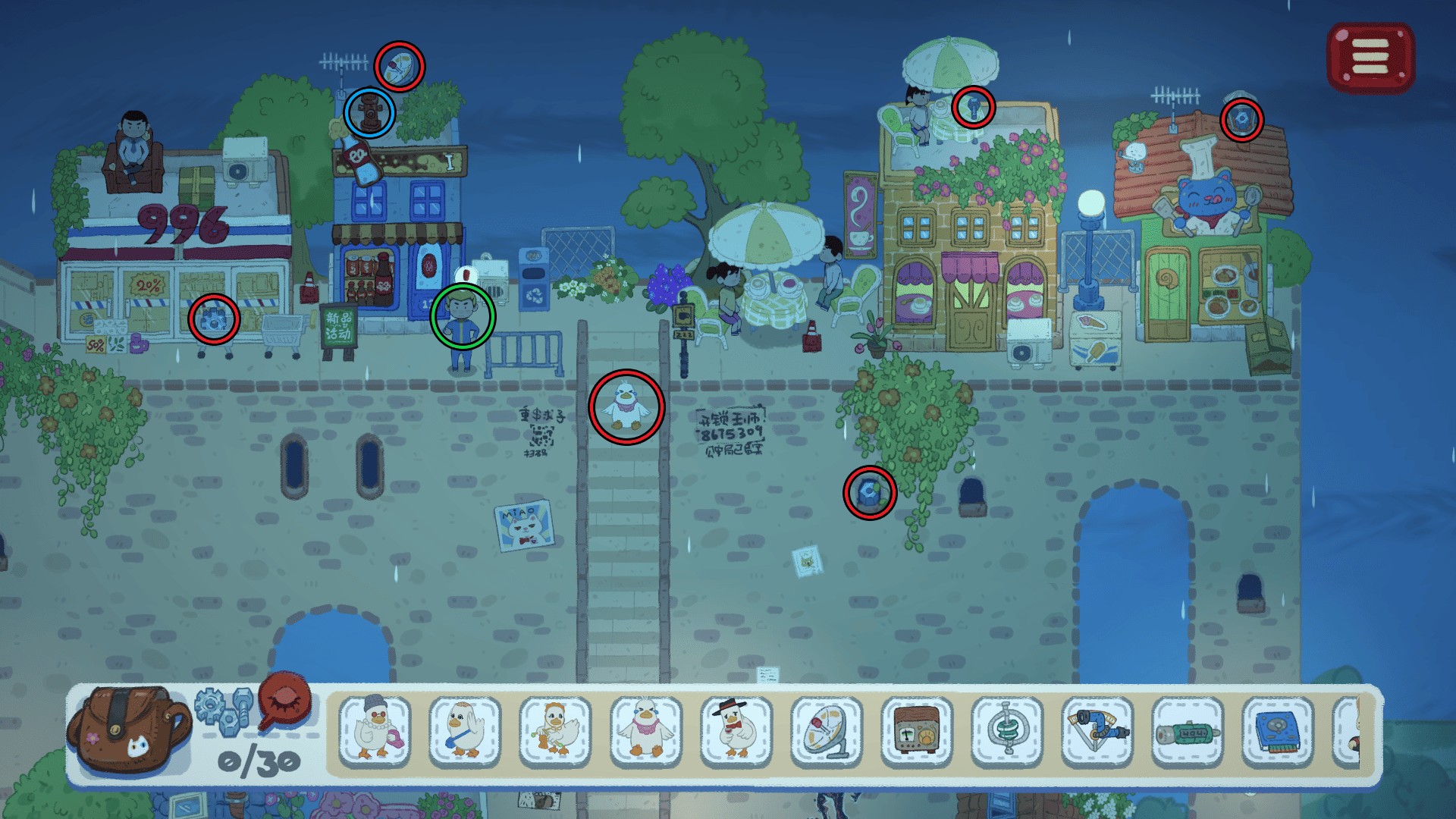This screenshot has width=1456, height=819.
Task: Select the blue circuit board slot
Action: 1278,730
